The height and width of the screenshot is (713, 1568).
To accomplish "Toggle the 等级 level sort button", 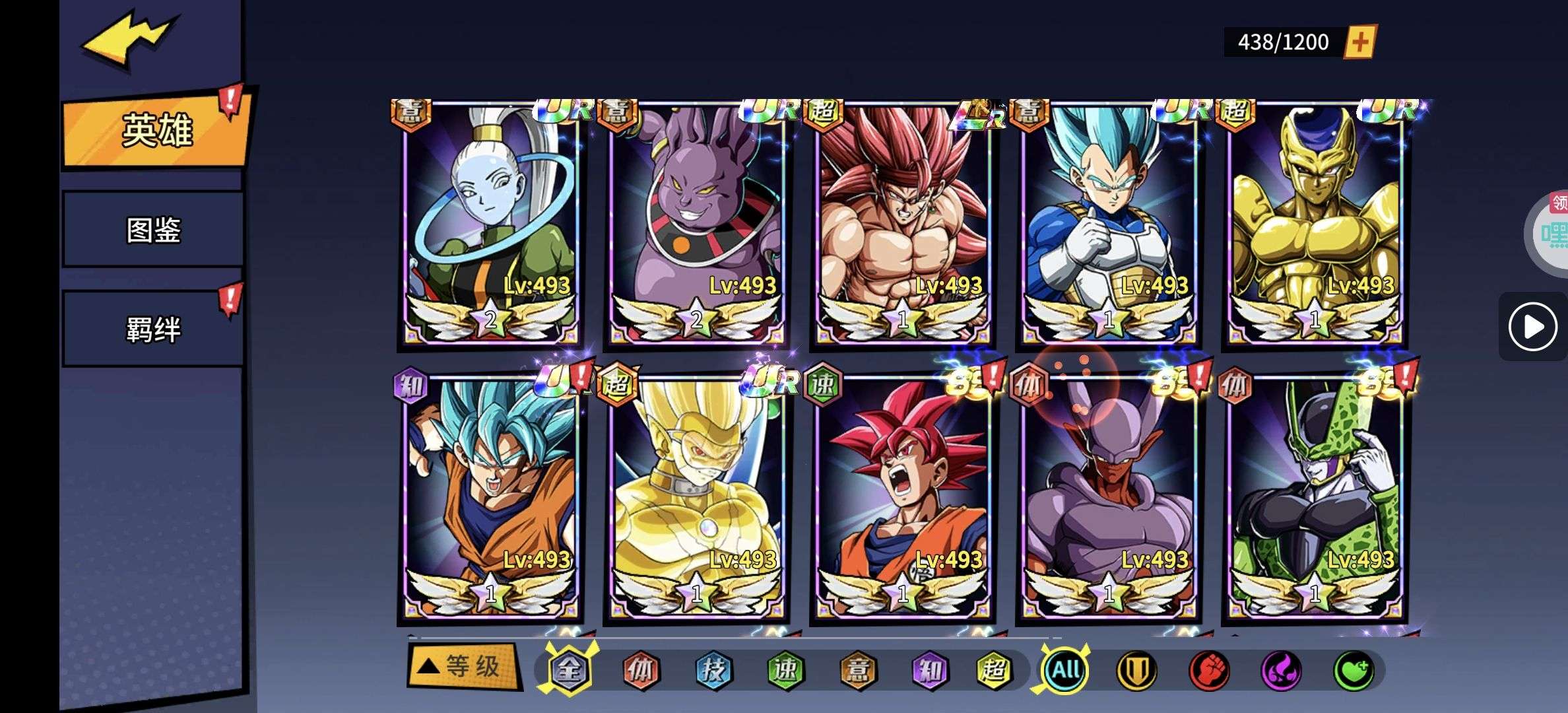I will coord(463,667).
